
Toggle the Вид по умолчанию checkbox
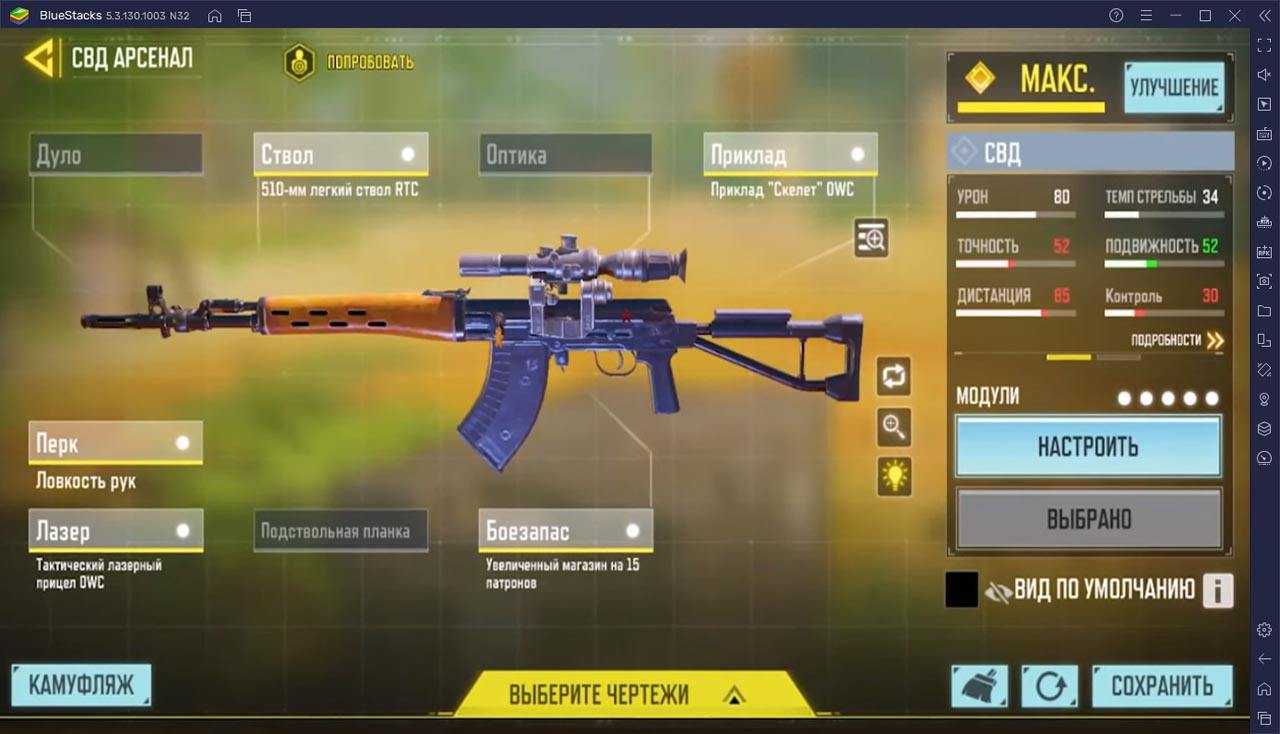(961, 590)
